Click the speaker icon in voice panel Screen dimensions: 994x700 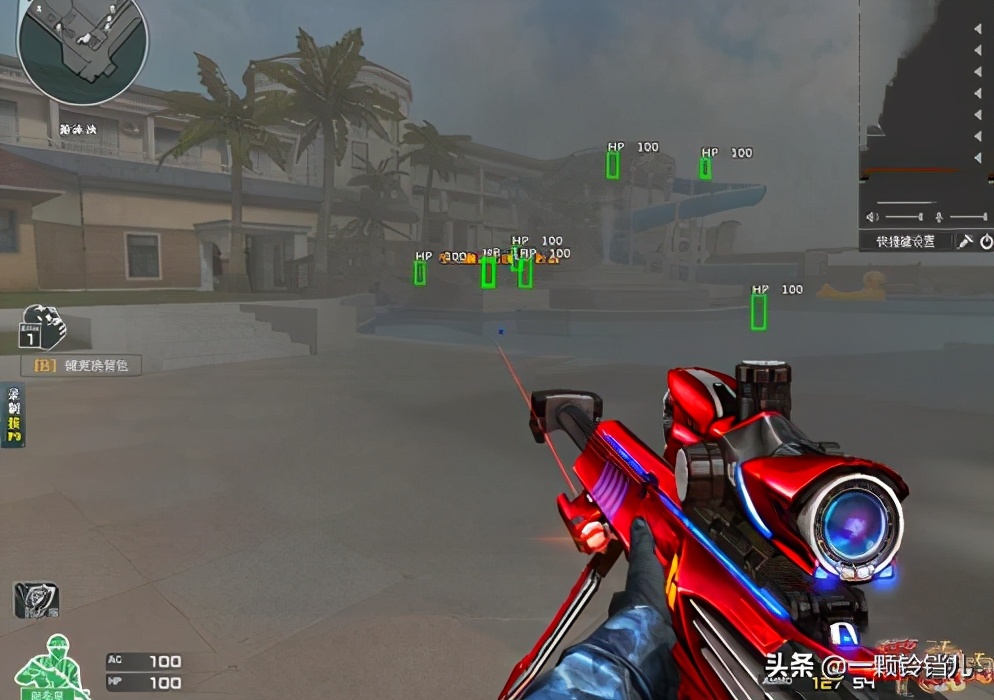(x=872, y=217)
